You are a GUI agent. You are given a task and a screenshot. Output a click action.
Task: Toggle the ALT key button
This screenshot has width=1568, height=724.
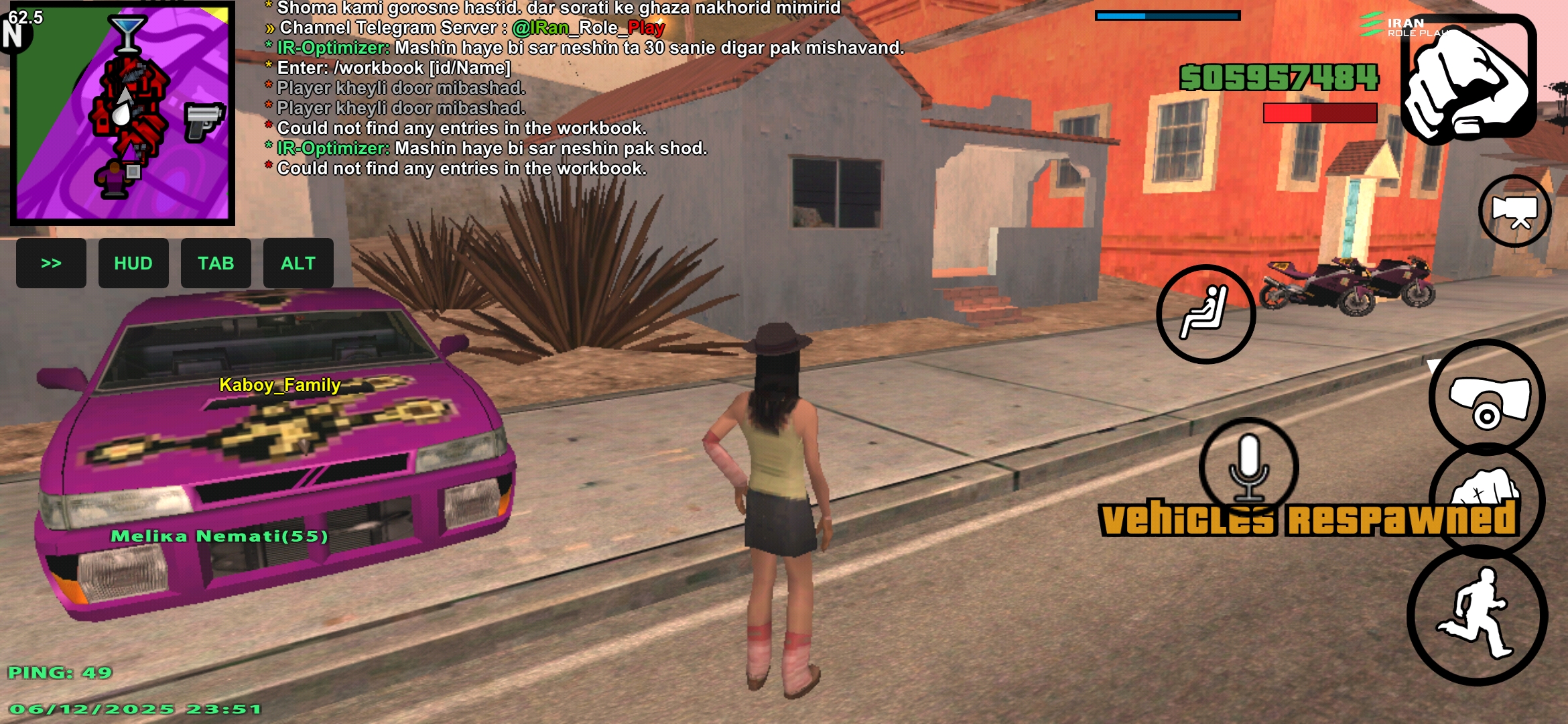click(x=298, y=263)
